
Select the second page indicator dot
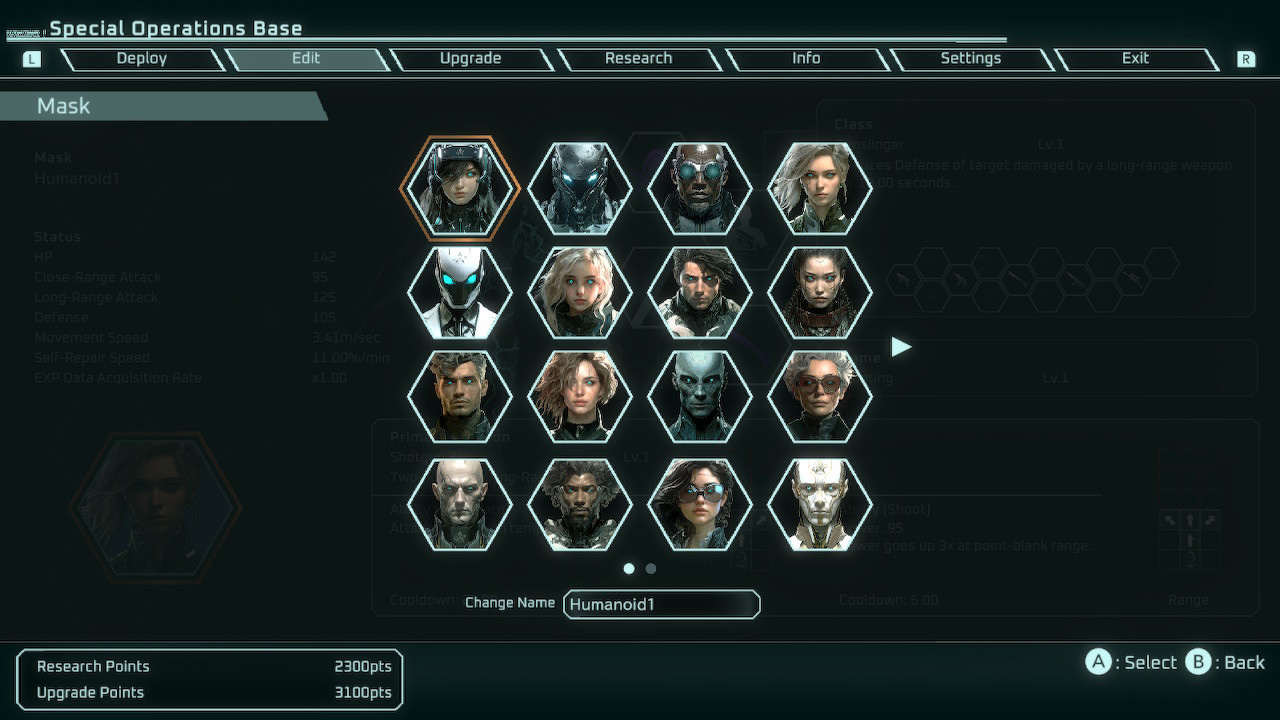coord(650,568)
